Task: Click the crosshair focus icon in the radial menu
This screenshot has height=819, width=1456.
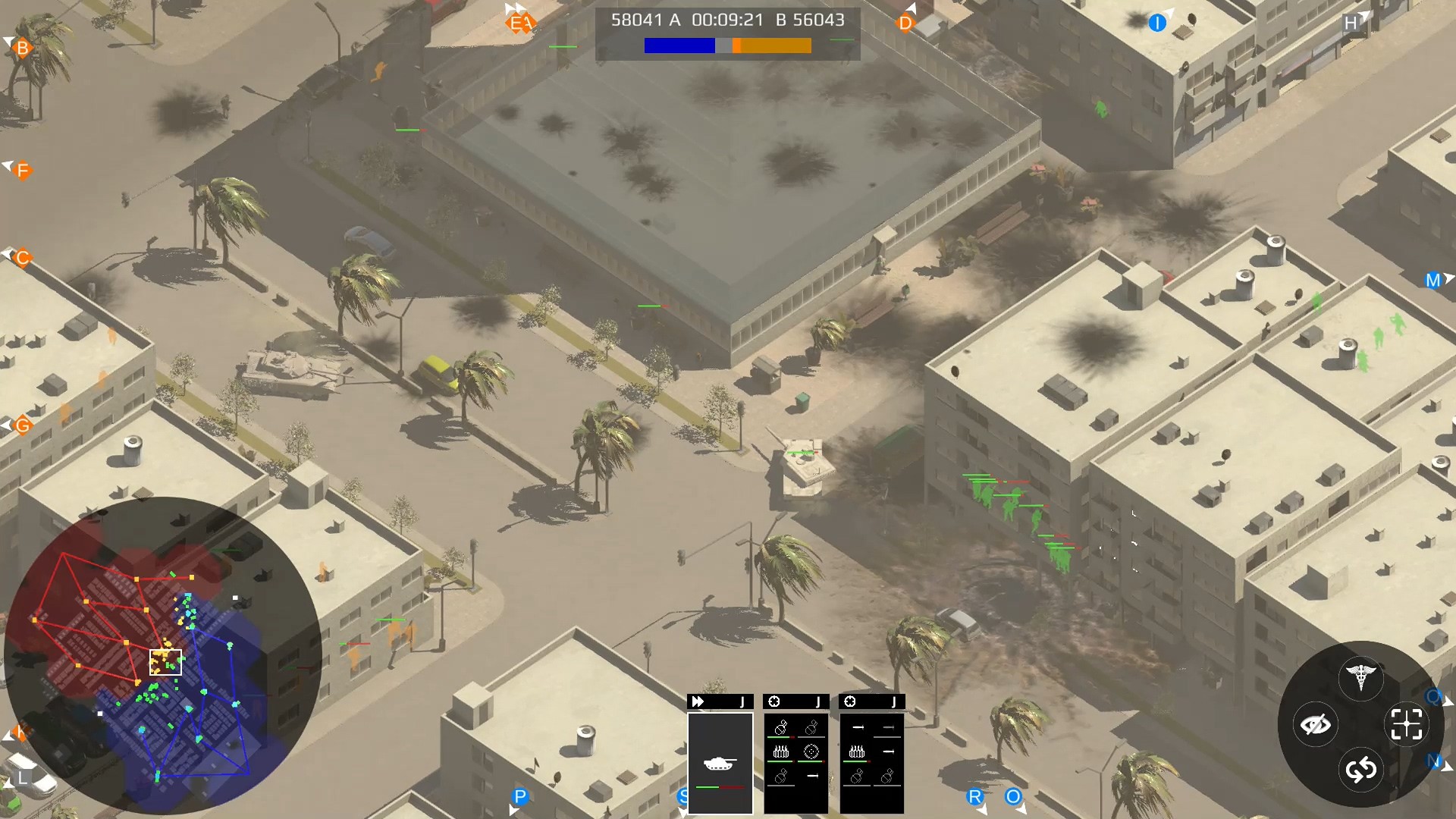Action: (1406, 723)
